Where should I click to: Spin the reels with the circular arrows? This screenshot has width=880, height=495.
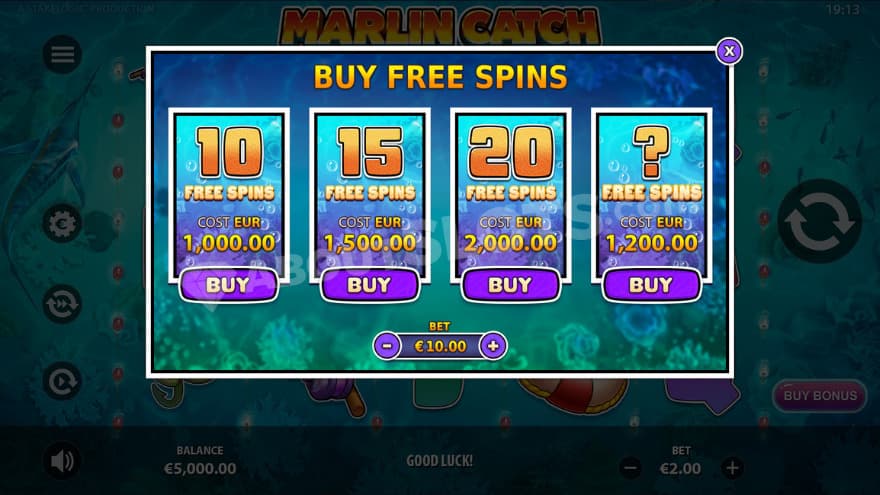(820, 222)
